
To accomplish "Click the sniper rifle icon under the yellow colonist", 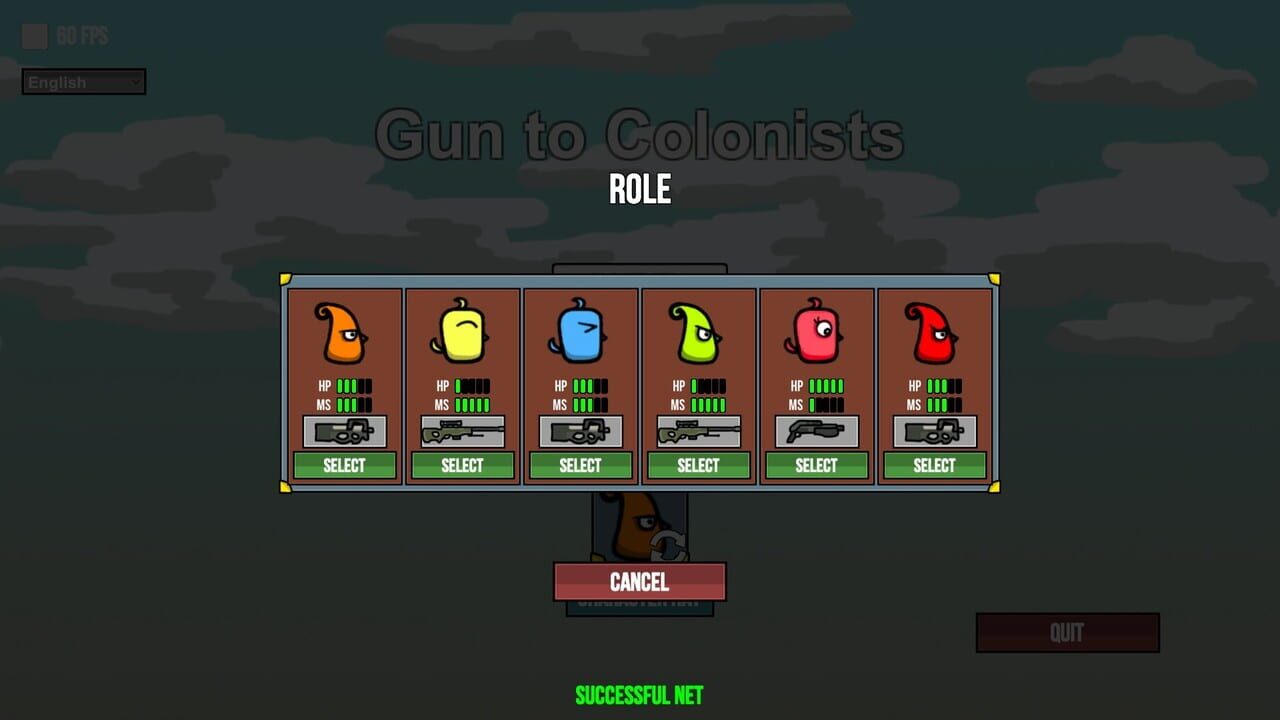I will click(463, 431).
